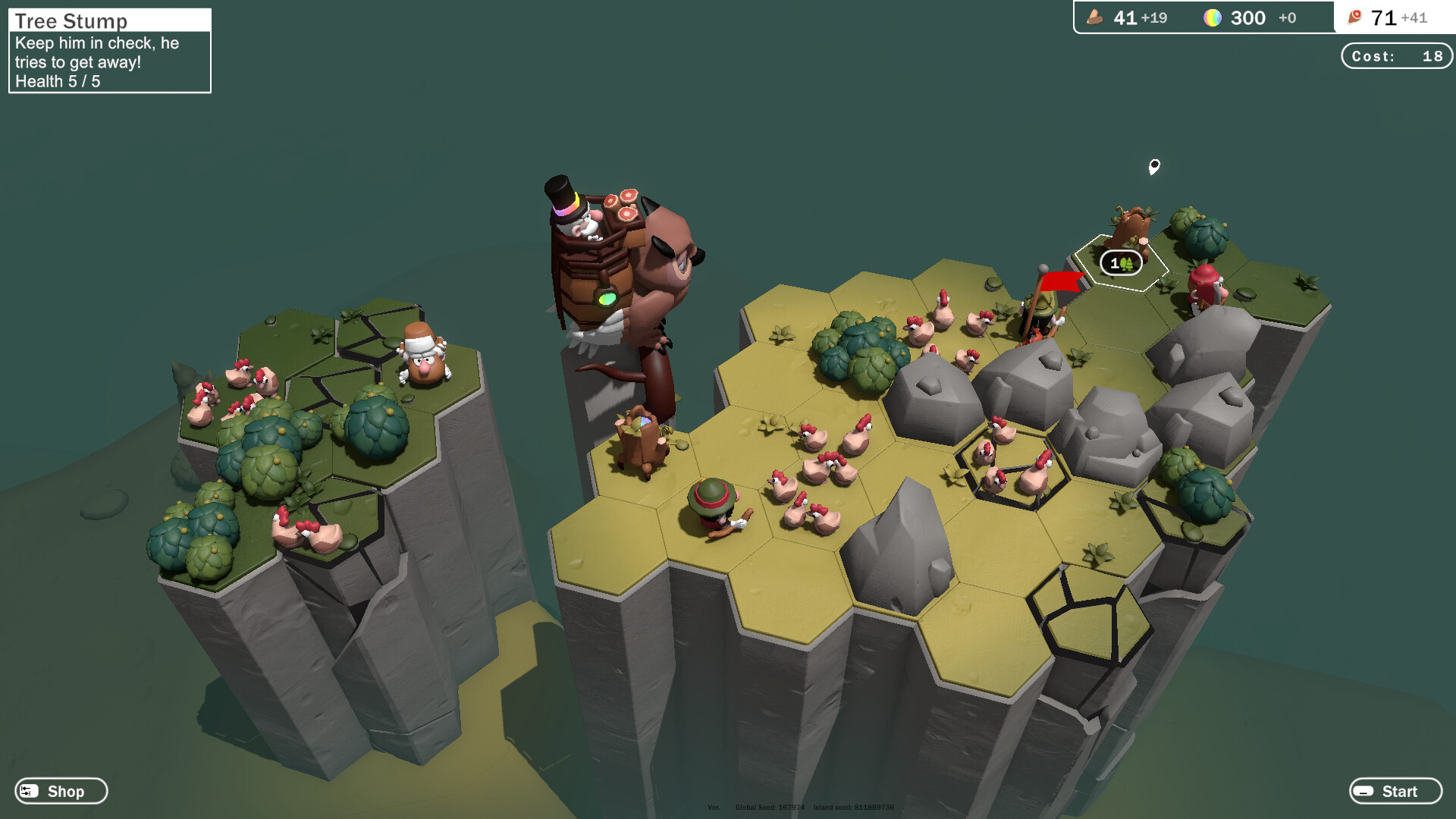1456x819 pixels.
Task: Click the red flag marker on the island
Action: point(1061,281)
